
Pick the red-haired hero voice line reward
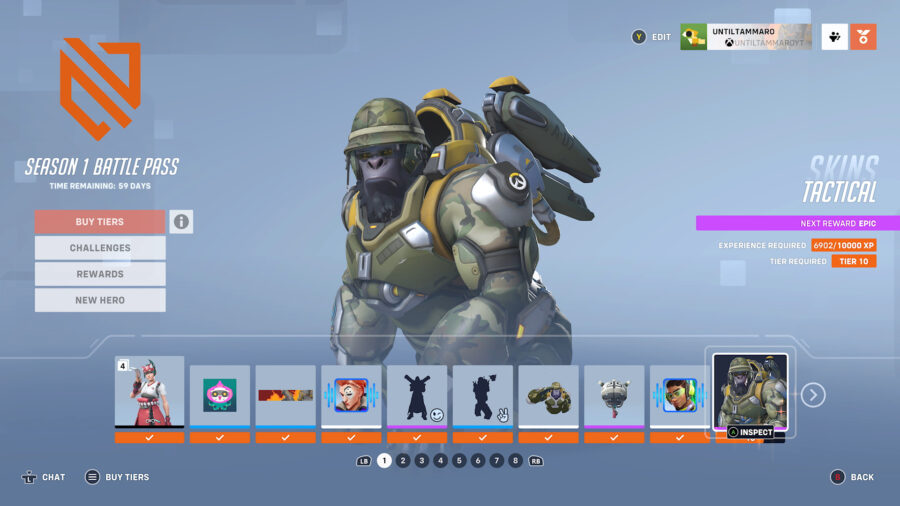click(351, 396)
